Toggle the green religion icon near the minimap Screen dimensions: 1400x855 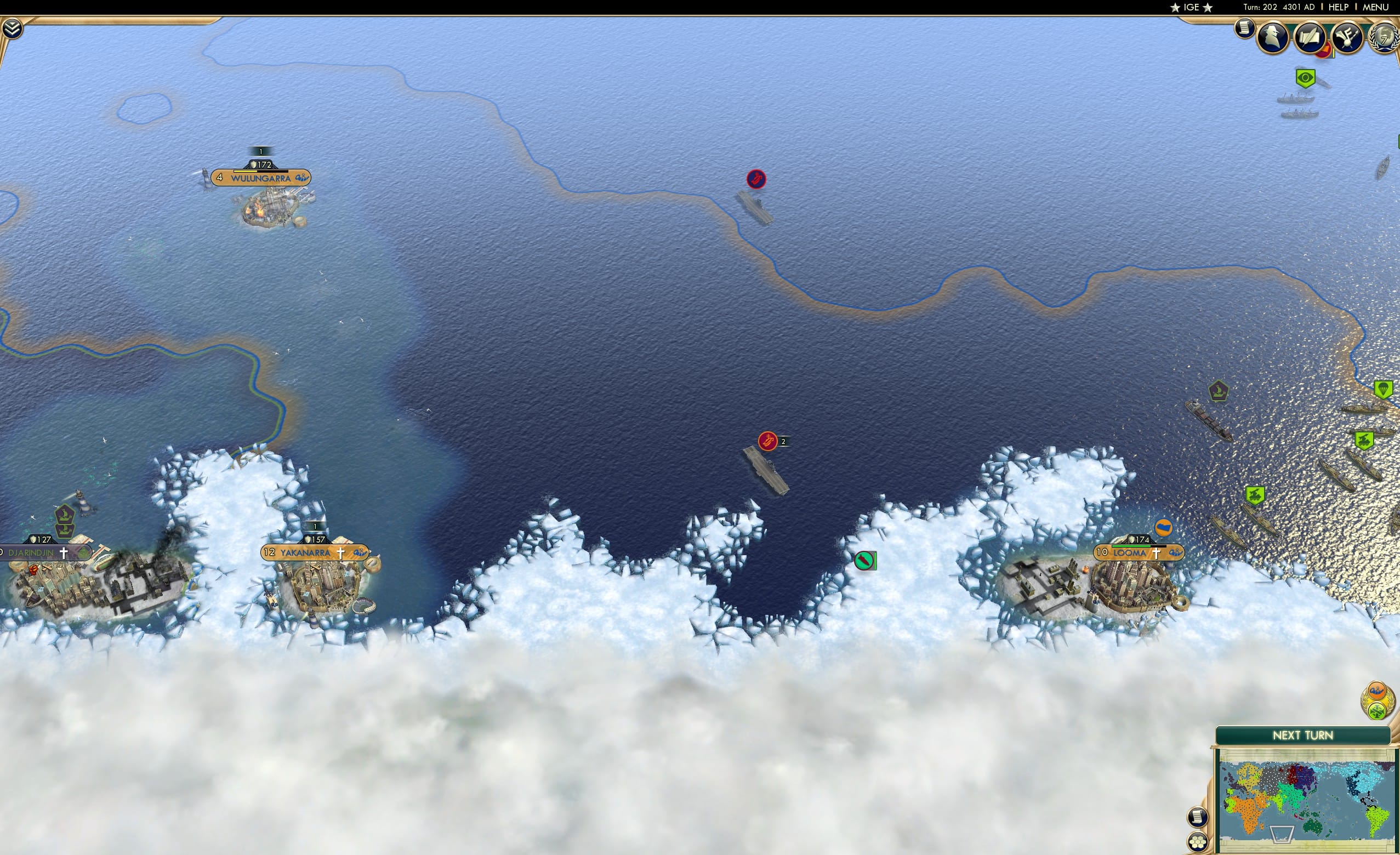point(1378,711)
